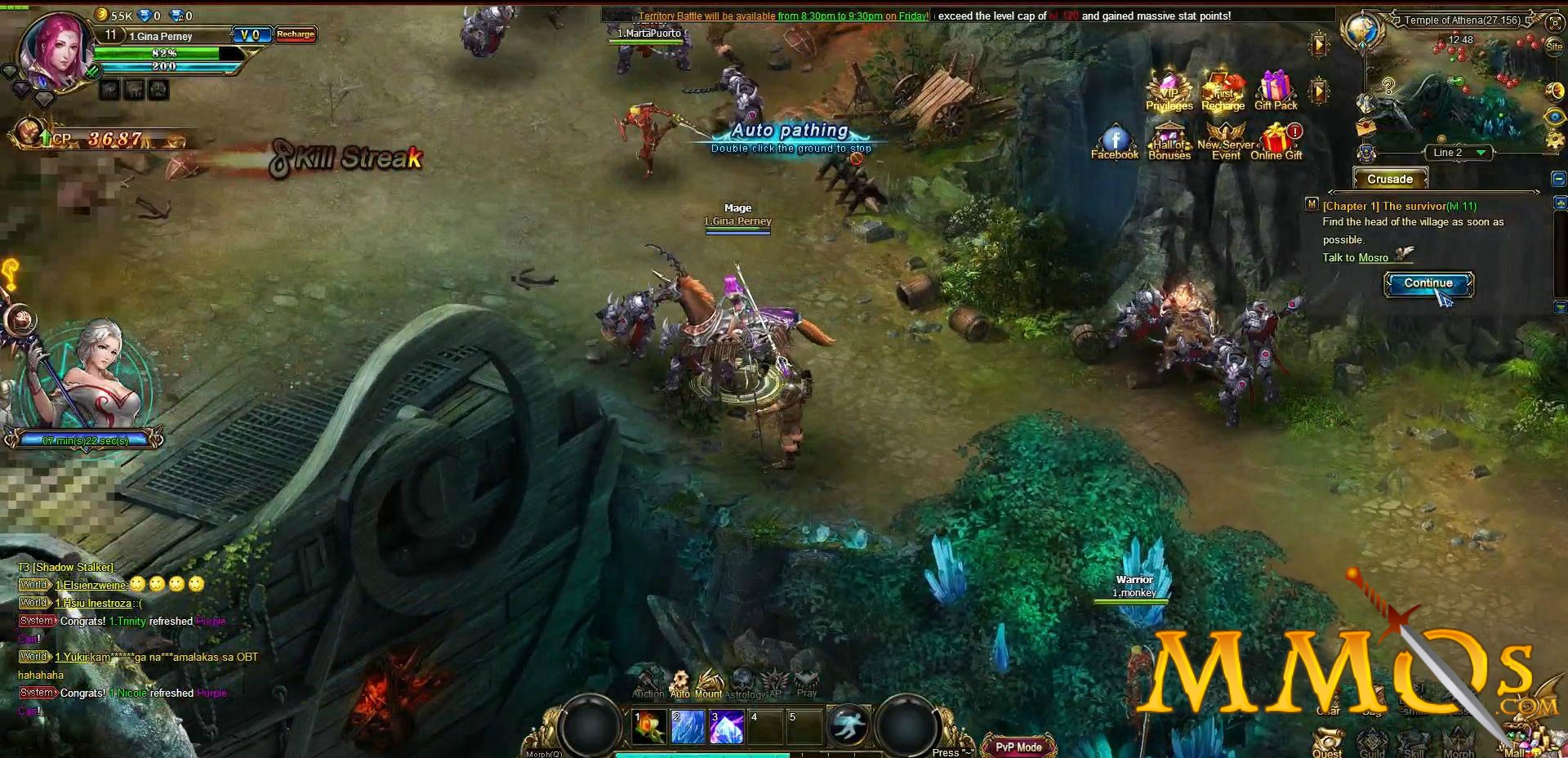Open the Facebook icon
This screenshot has width=1568, height=758.
click(1115, 141)
